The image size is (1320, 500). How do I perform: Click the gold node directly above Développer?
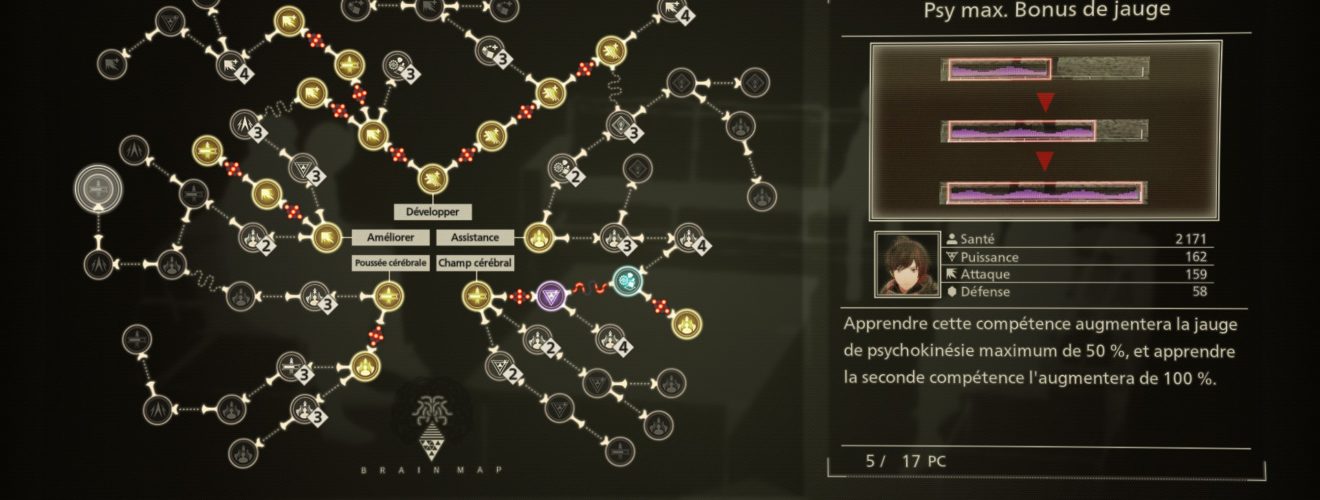432,180
